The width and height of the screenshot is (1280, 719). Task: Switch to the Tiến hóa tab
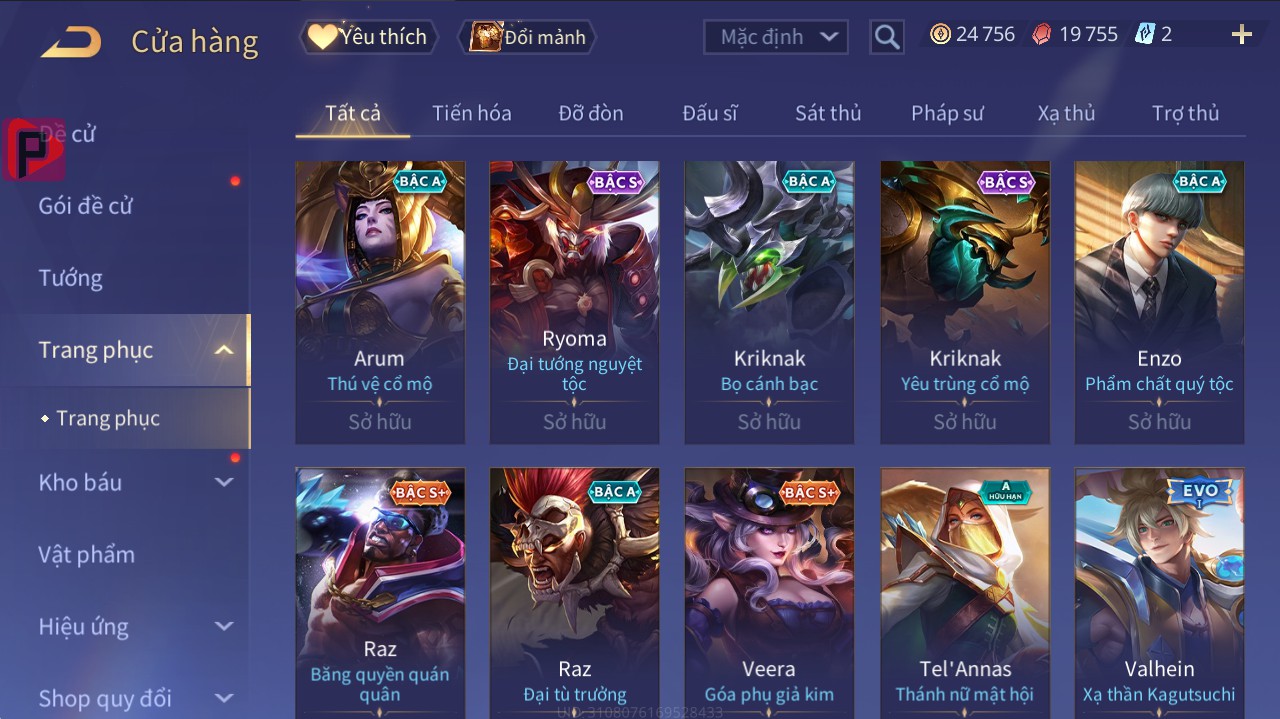472,113
